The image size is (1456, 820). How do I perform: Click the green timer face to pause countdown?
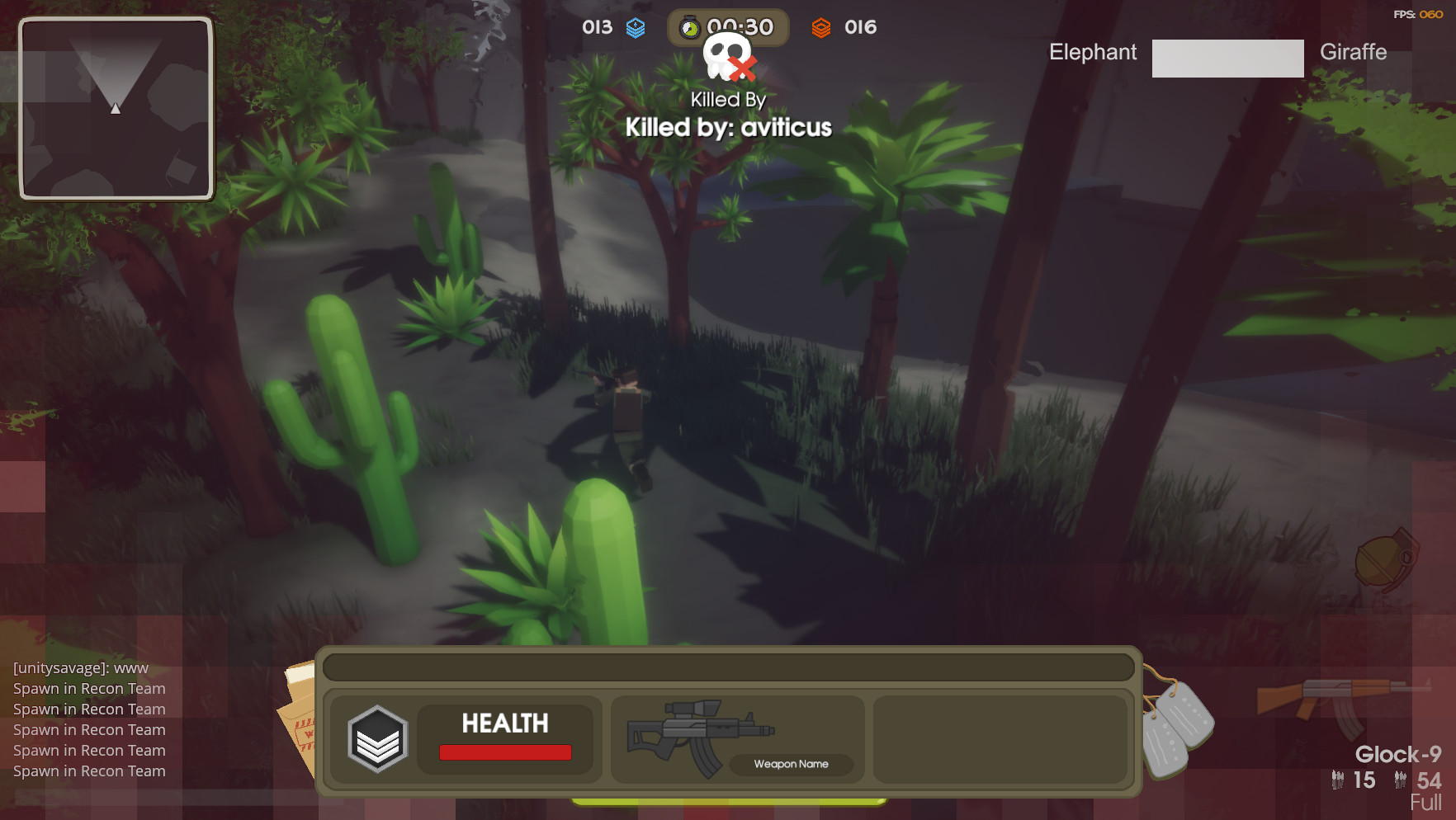[x=692, y=27]
